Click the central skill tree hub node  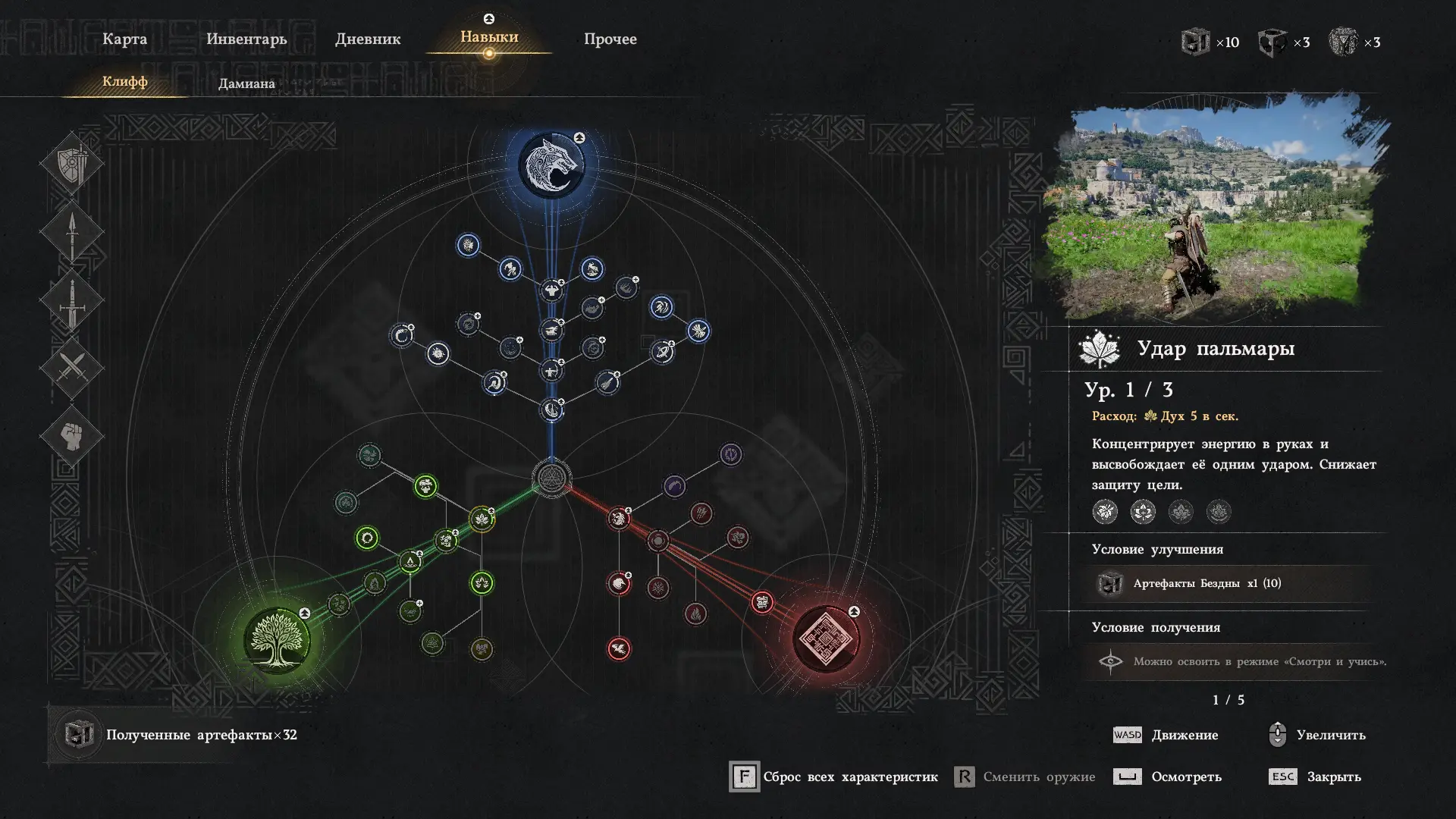point(551,479)
